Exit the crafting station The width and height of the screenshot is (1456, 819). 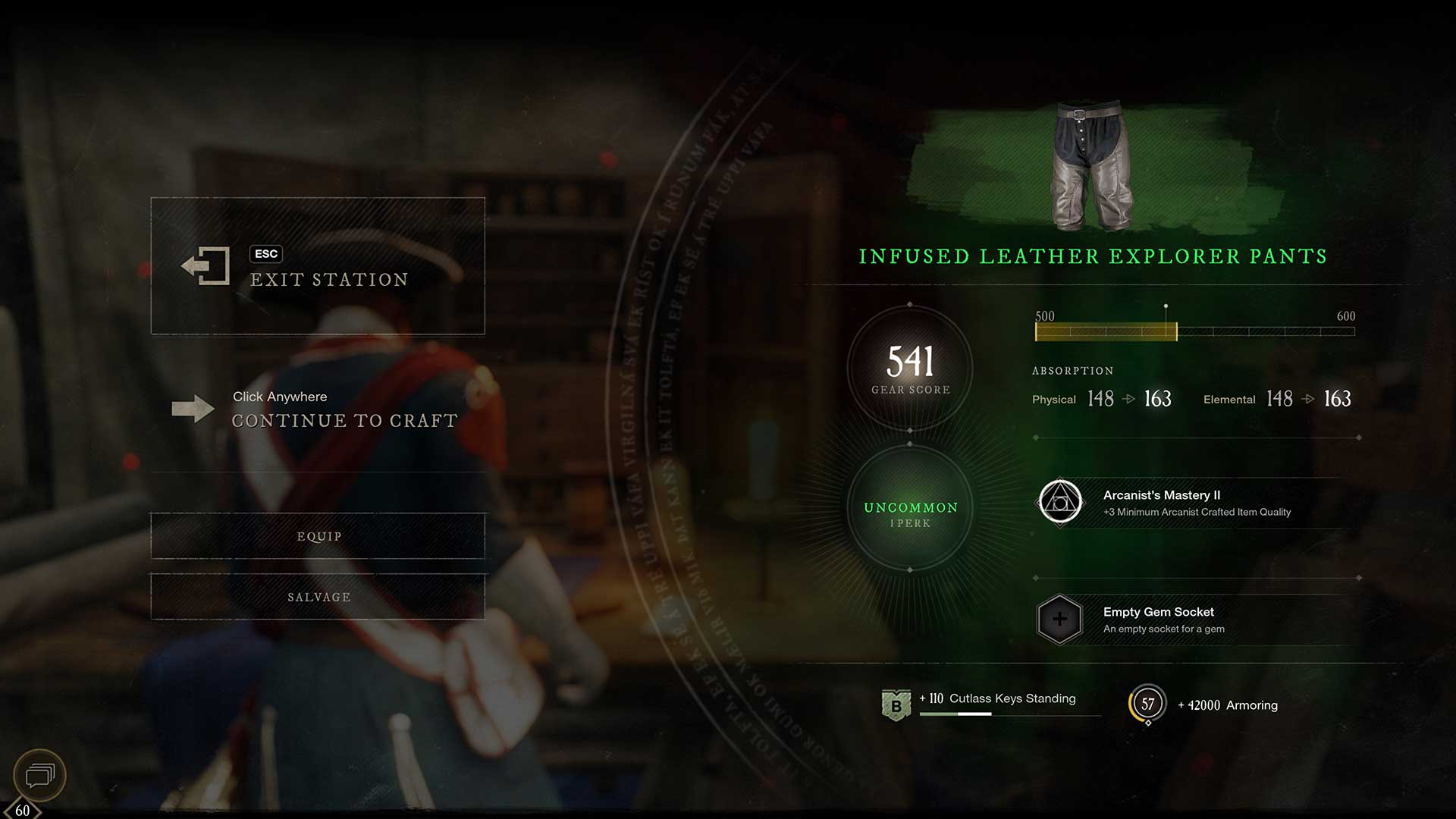[317, 266]
